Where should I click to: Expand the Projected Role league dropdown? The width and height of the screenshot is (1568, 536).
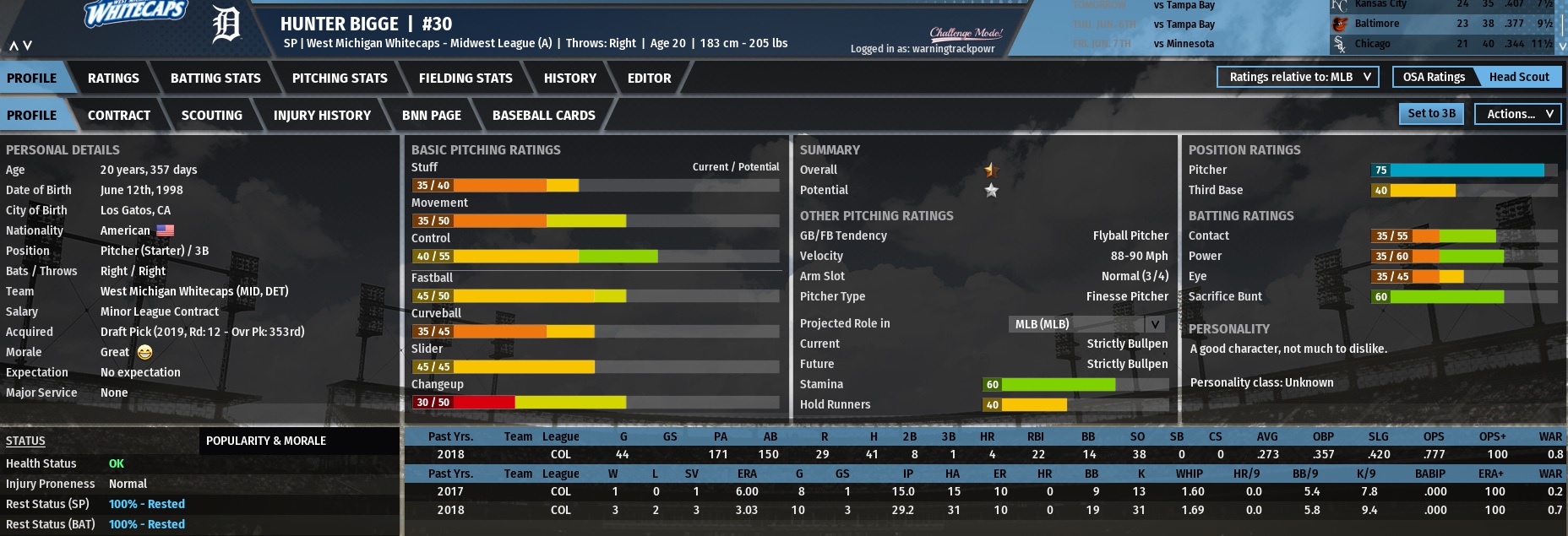coord(1087,324)
